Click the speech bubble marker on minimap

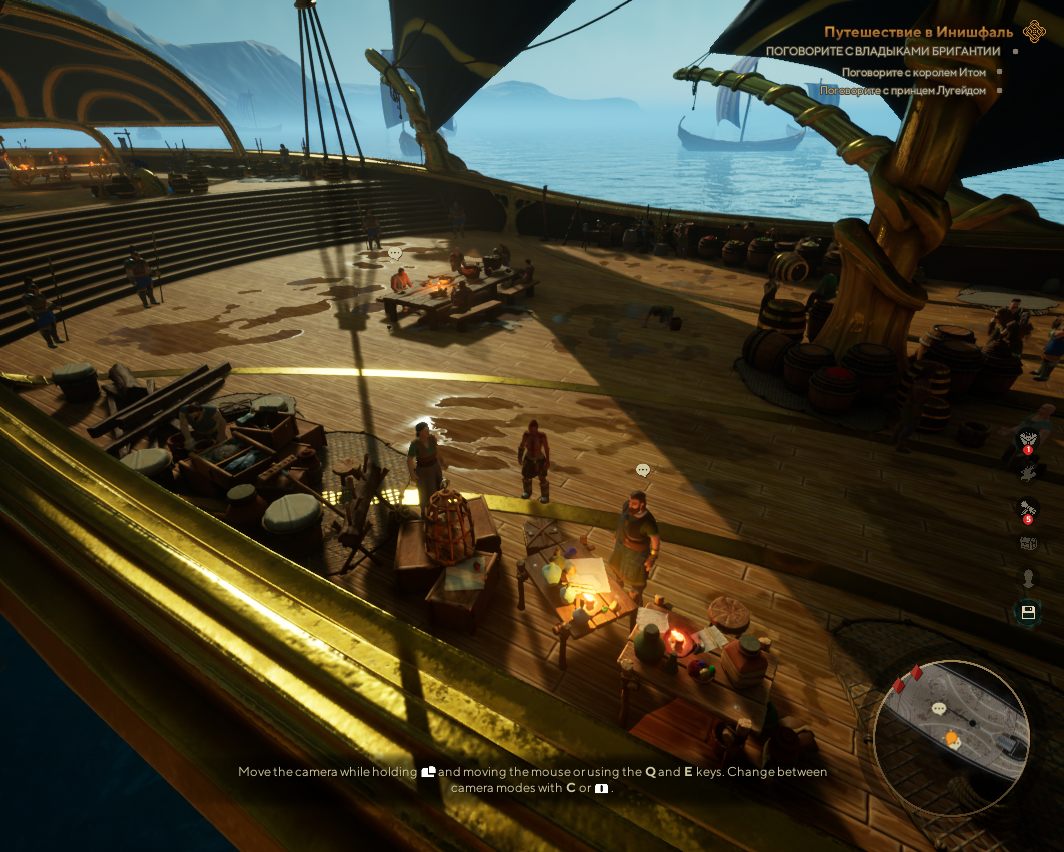(x=939, y=709)
